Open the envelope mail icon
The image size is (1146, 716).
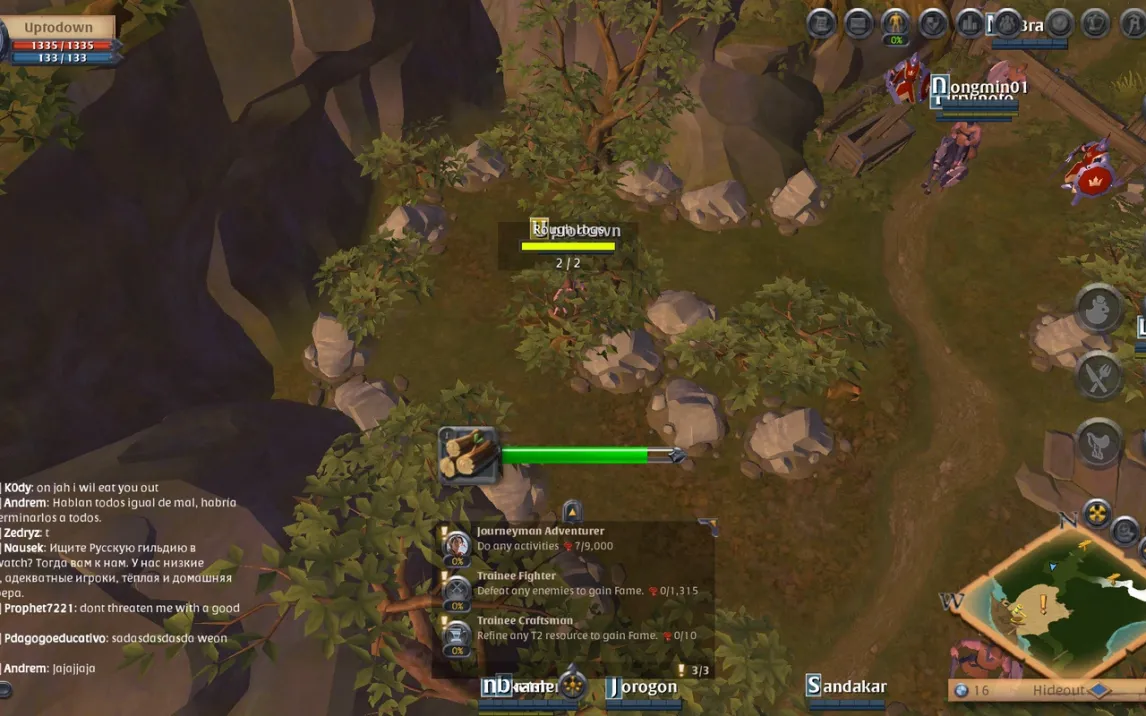(x=858, y=23)
